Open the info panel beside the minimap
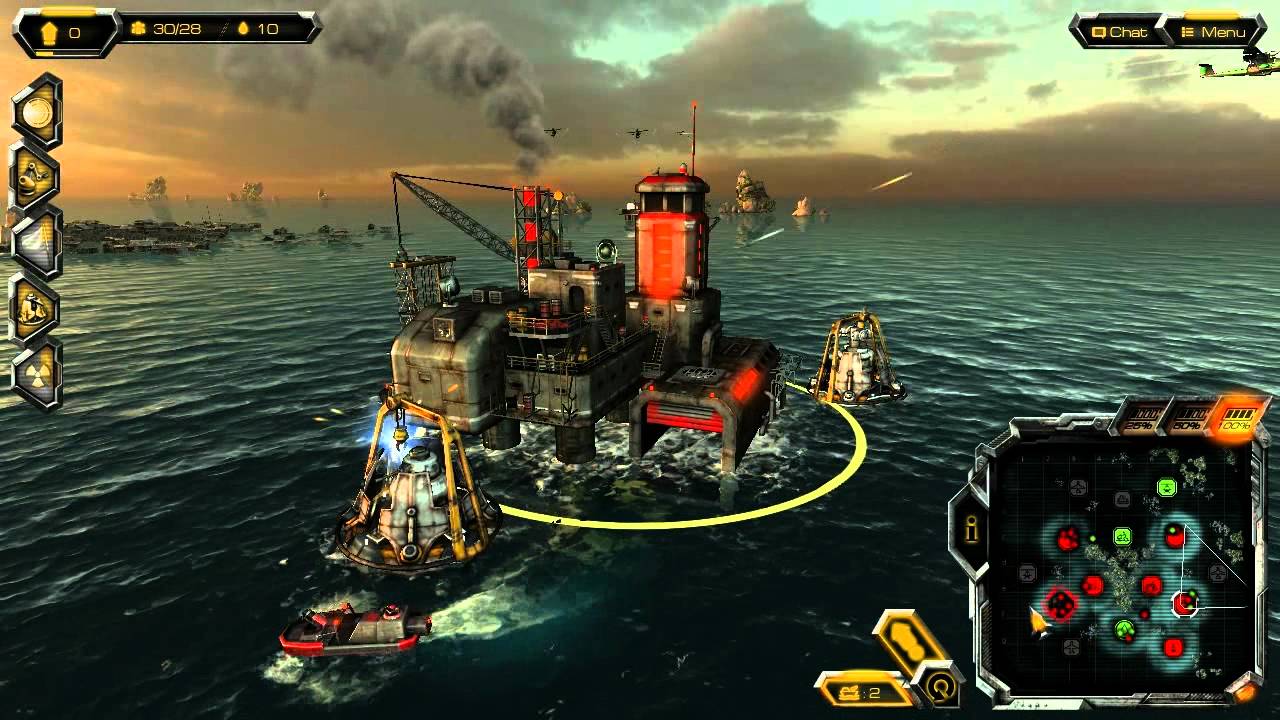The image size is (1280, 720). [970, 531]
